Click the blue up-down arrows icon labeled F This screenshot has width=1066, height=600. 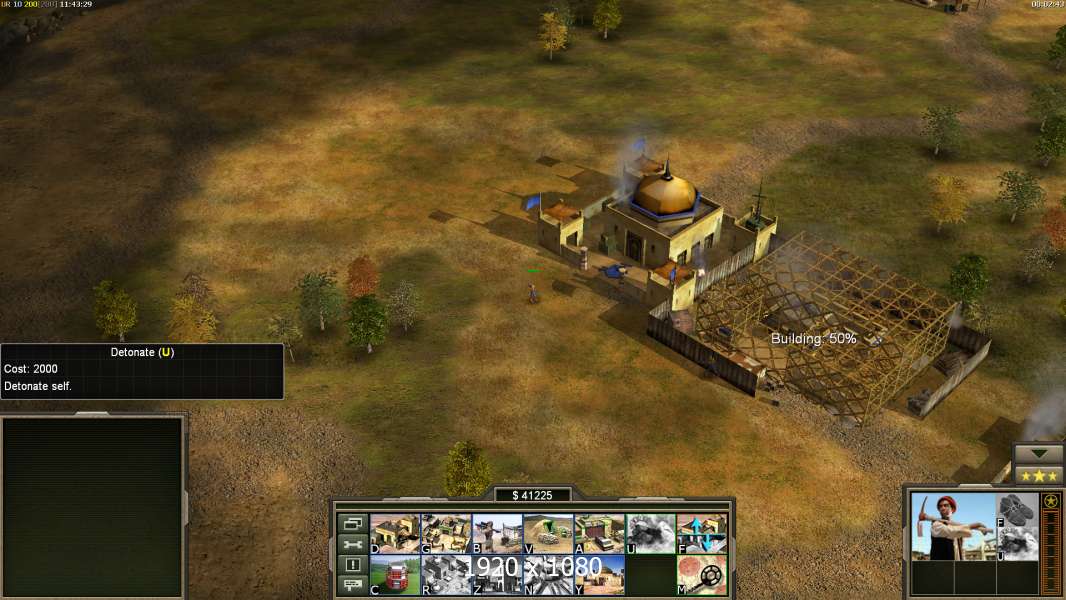click(x=702, y=533)
